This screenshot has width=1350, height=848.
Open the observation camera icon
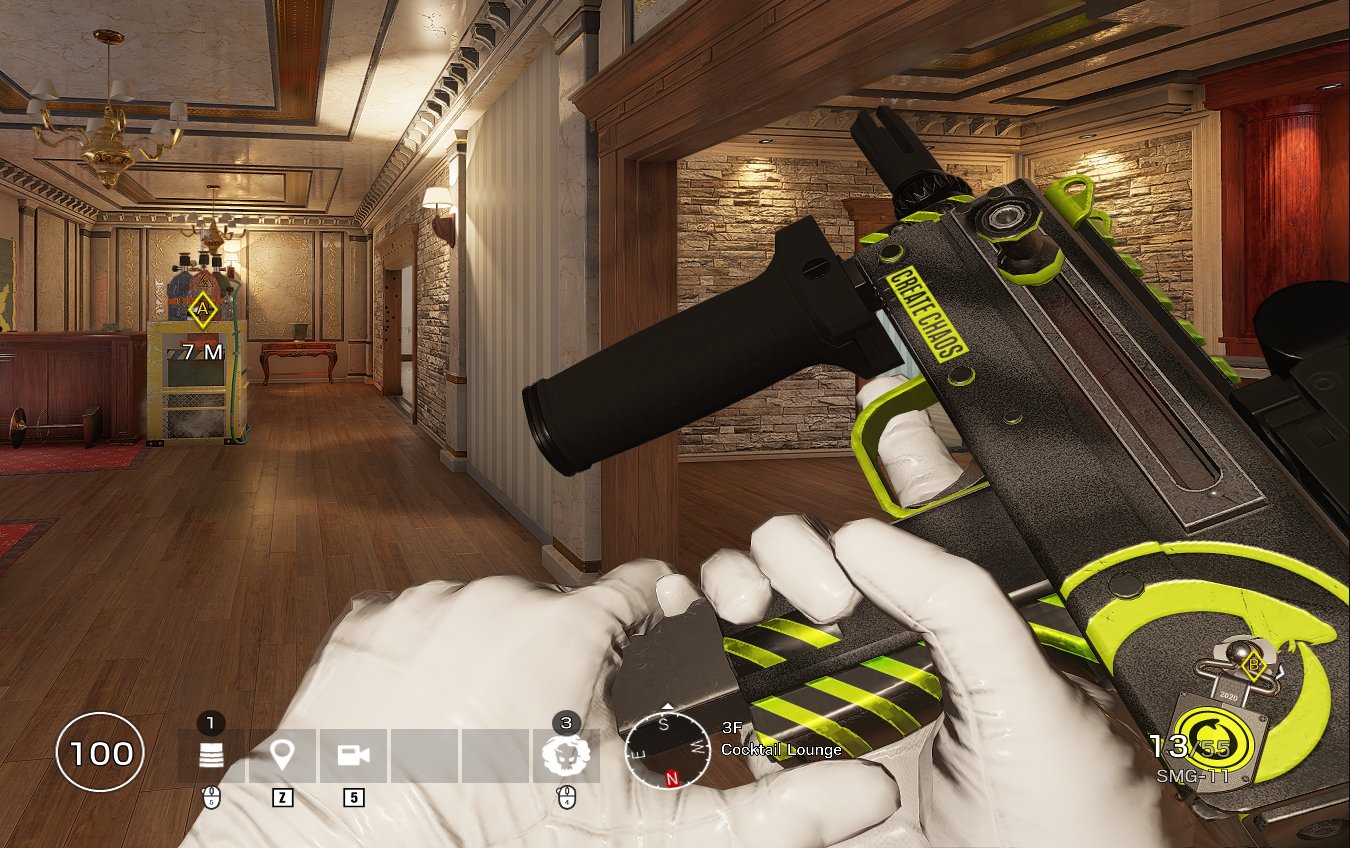pos(352,755)
